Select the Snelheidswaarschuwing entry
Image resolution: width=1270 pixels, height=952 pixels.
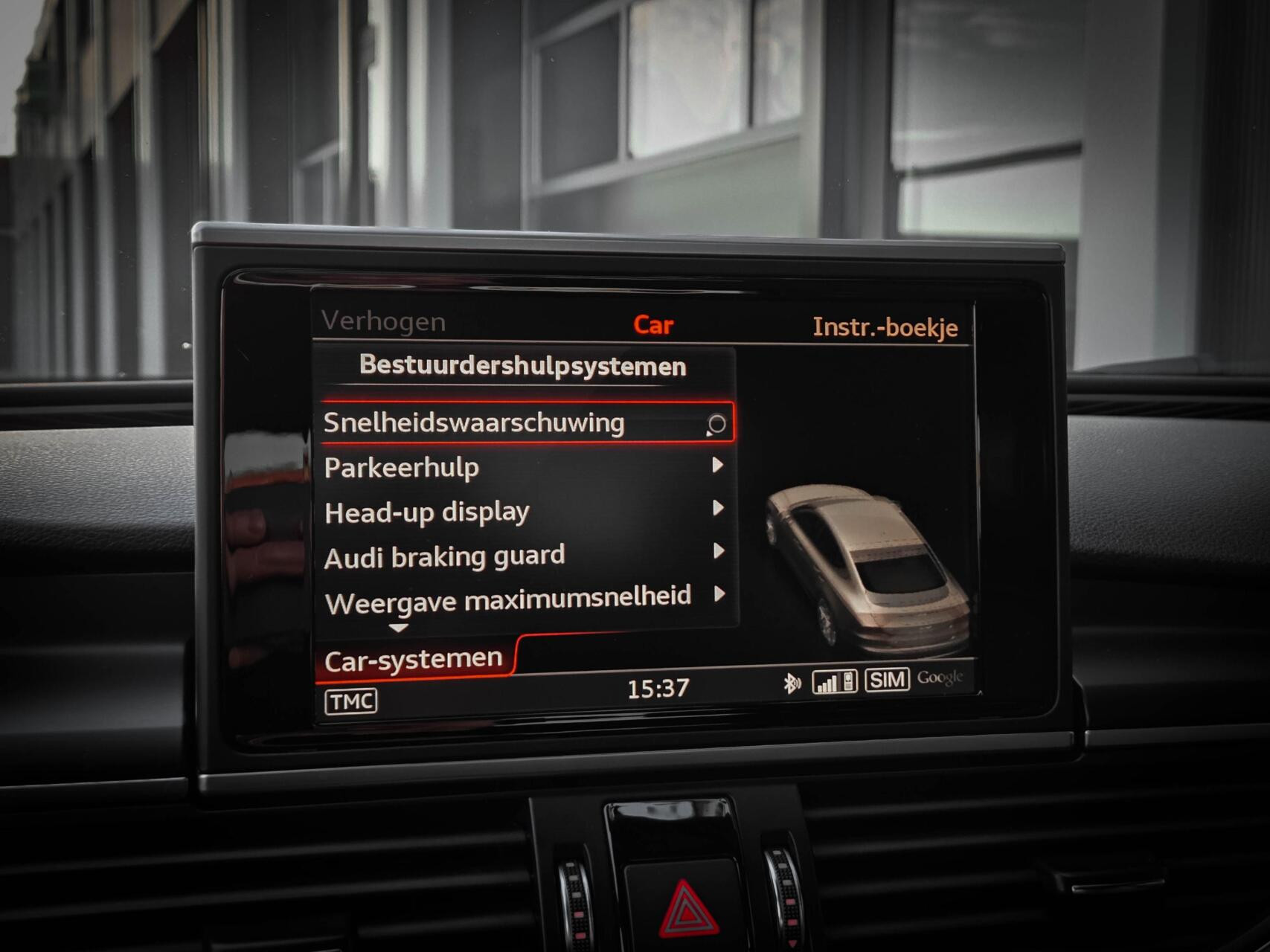[476, 422]
